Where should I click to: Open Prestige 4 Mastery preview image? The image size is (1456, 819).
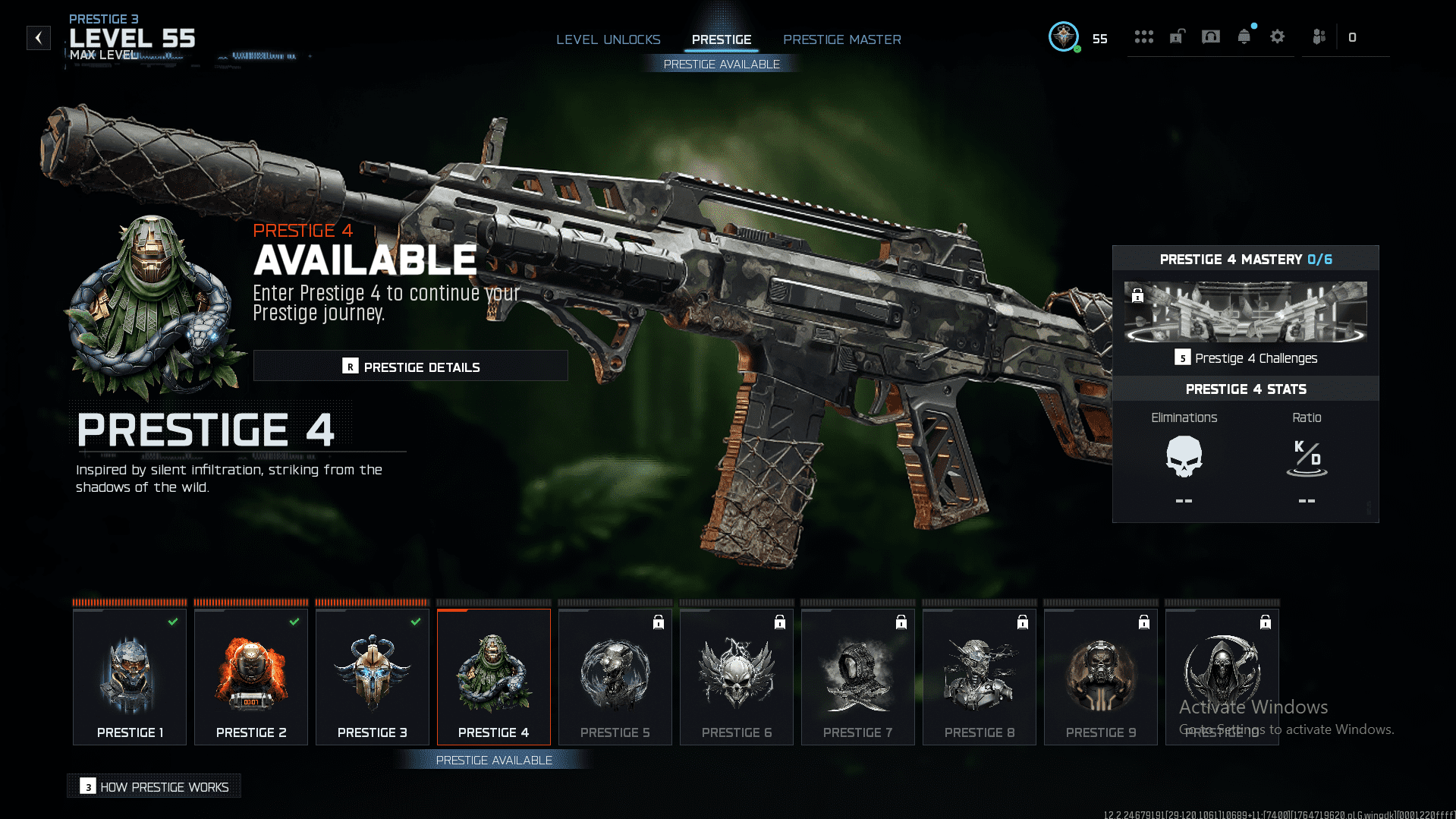coord(1244,313)
